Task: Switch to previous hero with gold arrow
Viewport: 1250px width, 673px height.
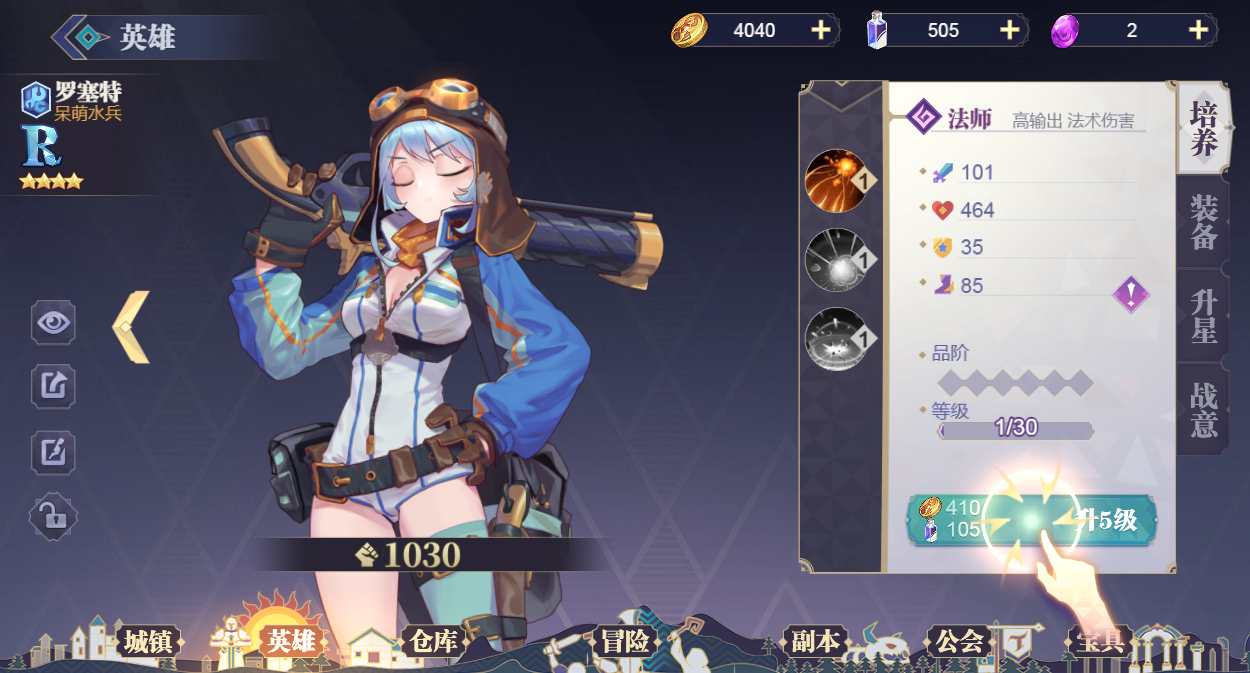Action: pos(130,327)
